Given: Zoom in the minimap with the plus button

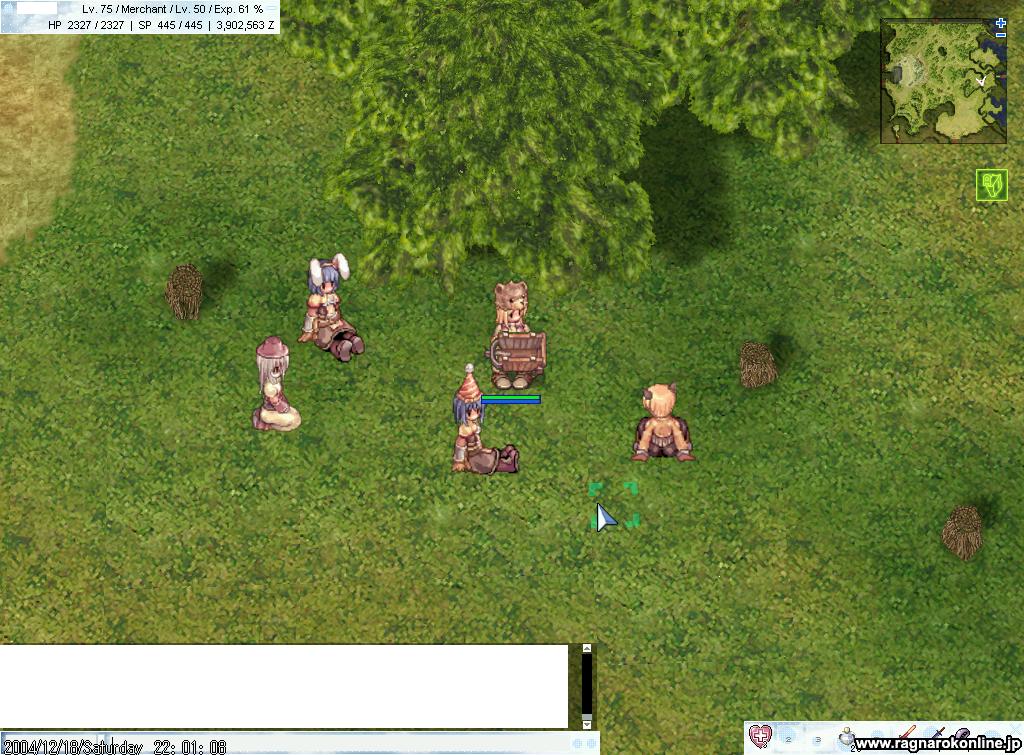Looking at the screenshot, I should [x=1001, y=23].
